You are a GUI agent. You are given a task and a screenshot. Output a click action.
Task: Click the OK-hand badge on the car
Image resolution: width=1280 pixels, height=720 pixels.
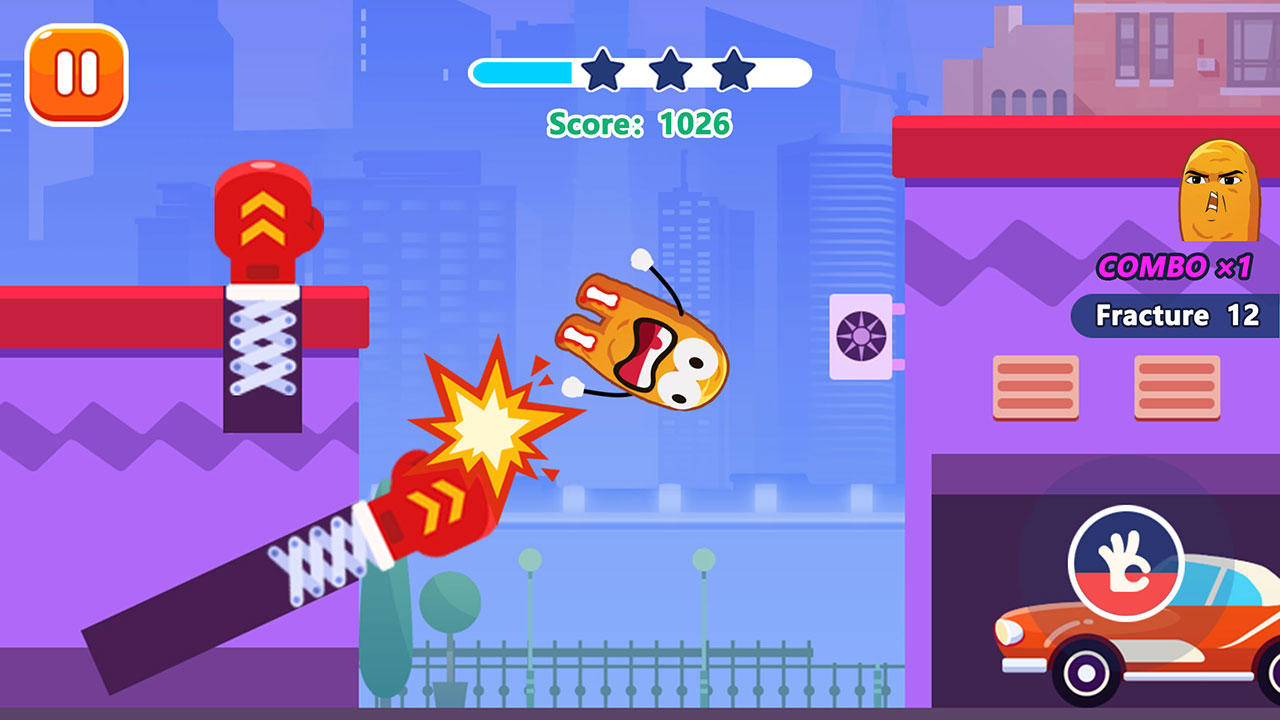(1128, 565)
